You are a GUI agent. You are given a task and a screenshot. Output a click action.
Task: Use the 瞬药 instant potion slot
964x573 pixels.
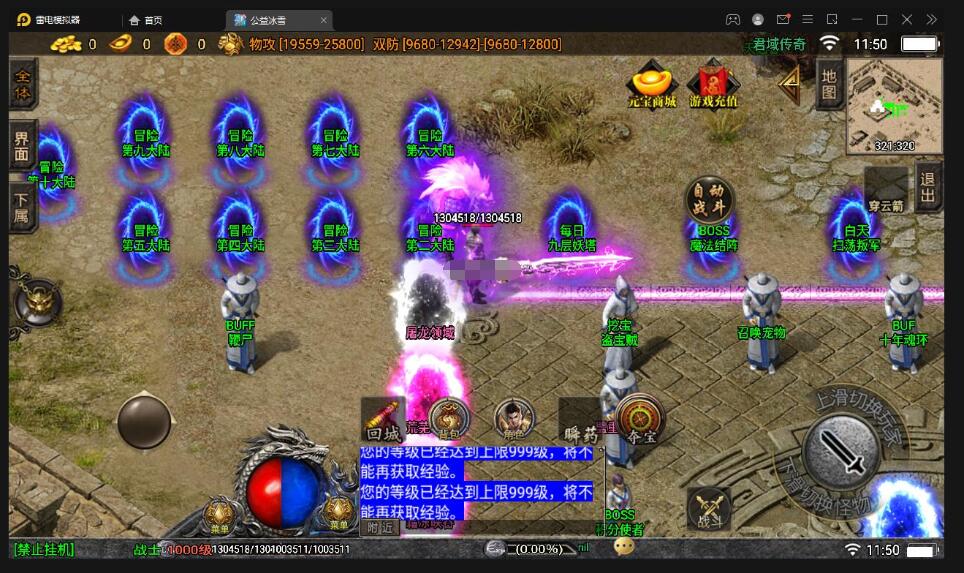coord(579,420)
